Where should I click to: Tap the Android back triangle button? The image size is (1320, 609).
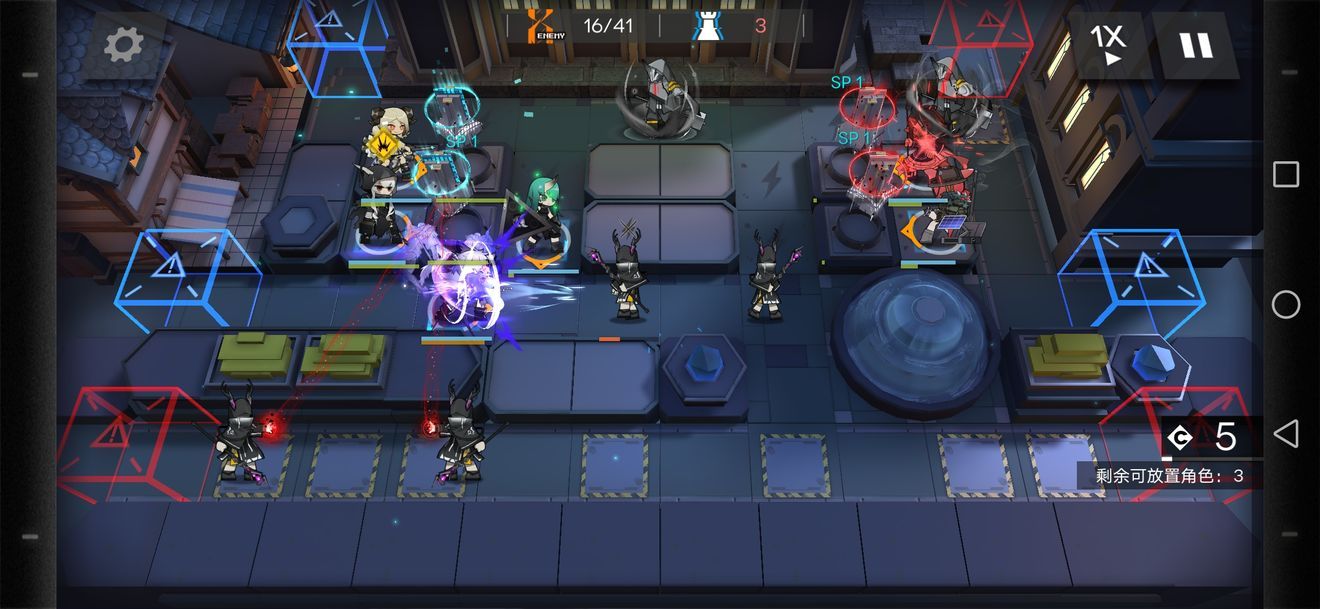coord(1286,433)
